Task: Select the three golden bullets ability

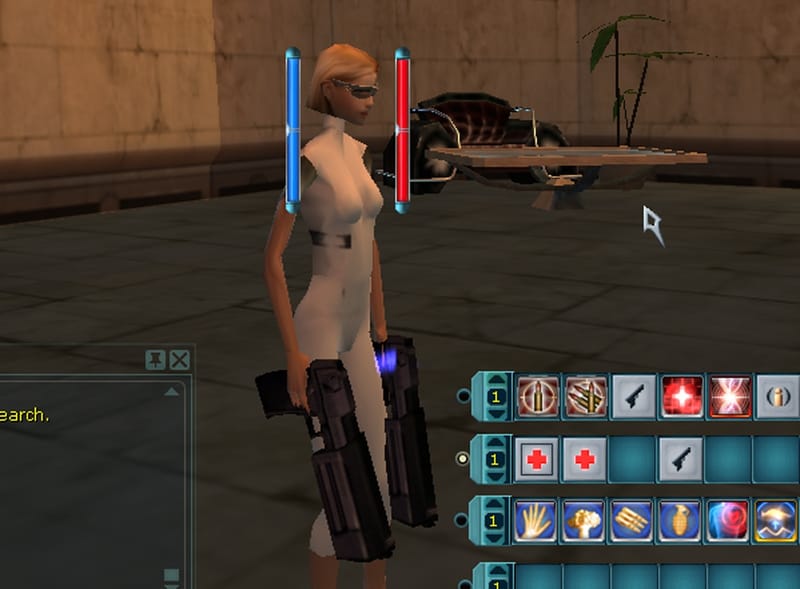Action: pos(634,521)
